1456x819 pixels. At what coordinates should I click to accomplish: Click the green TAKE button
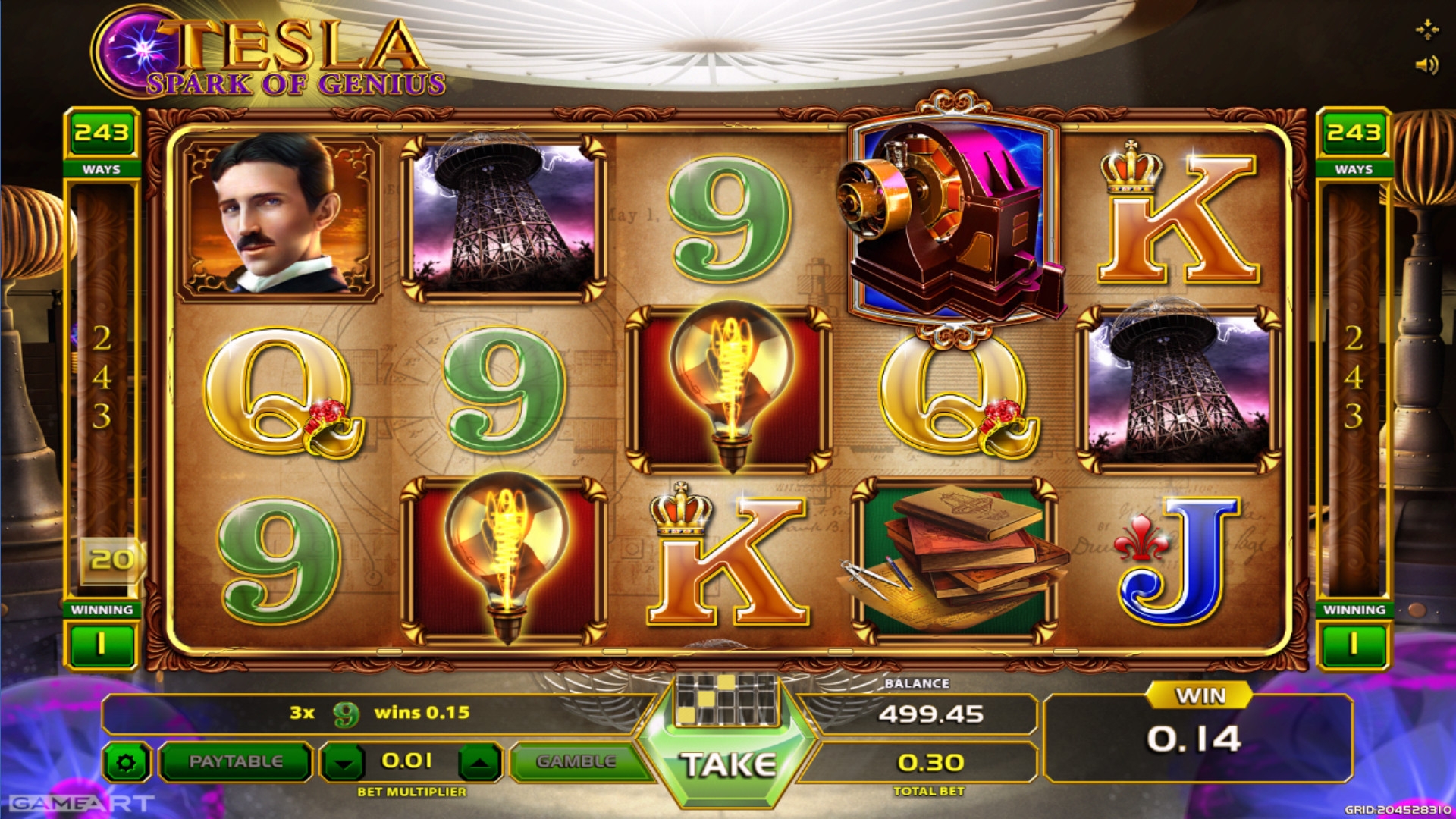[727, 764]
